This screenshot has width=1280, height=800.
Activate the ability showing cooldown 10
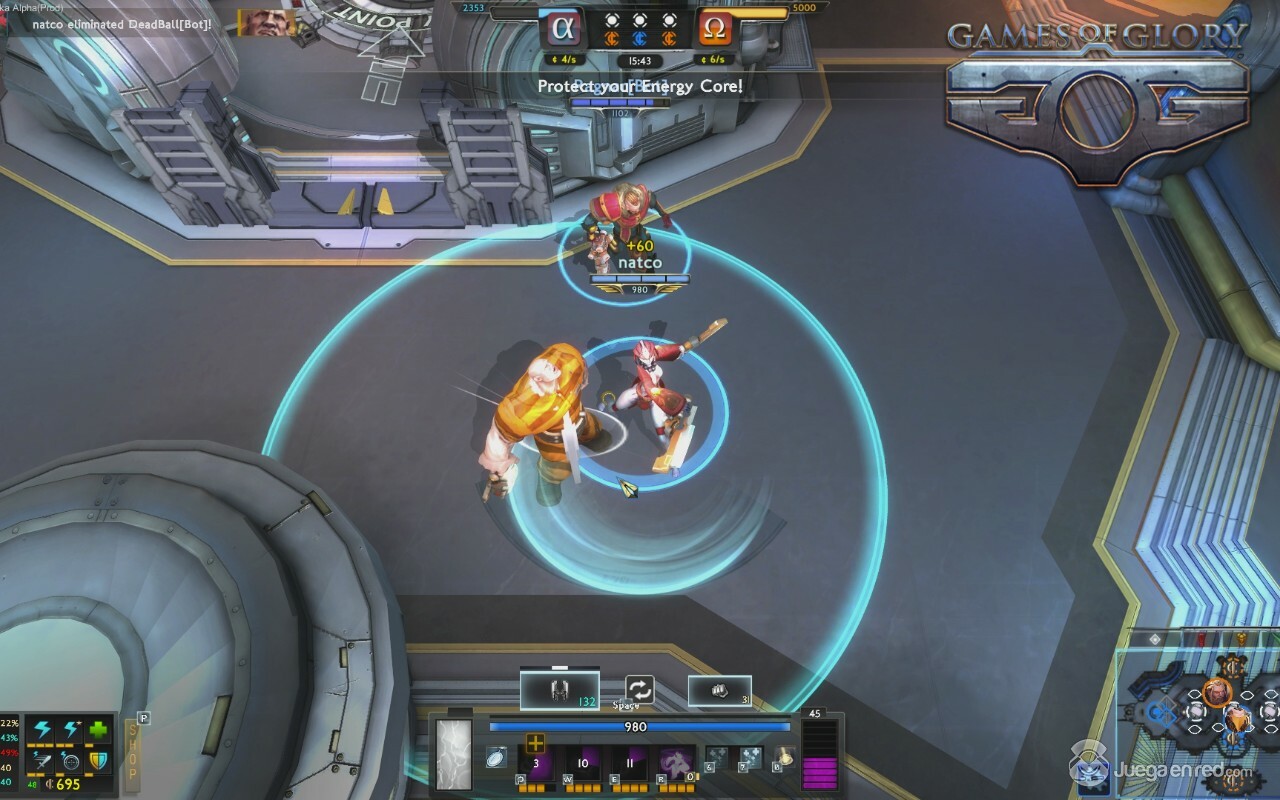(x=583, y=764)
